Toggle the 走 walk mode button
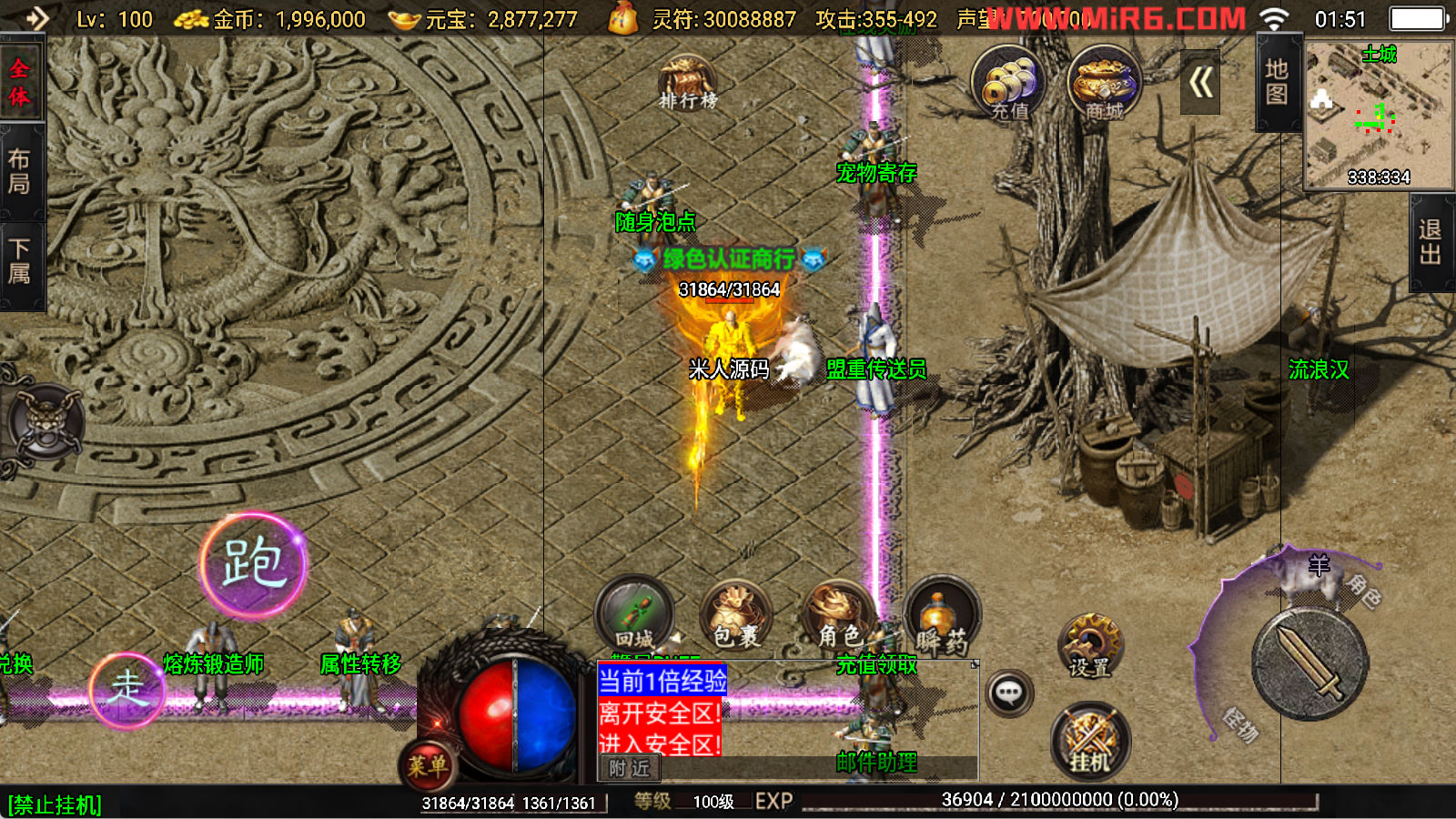Viewport: 1456px width, 819px height. click(x=127, y=690)
